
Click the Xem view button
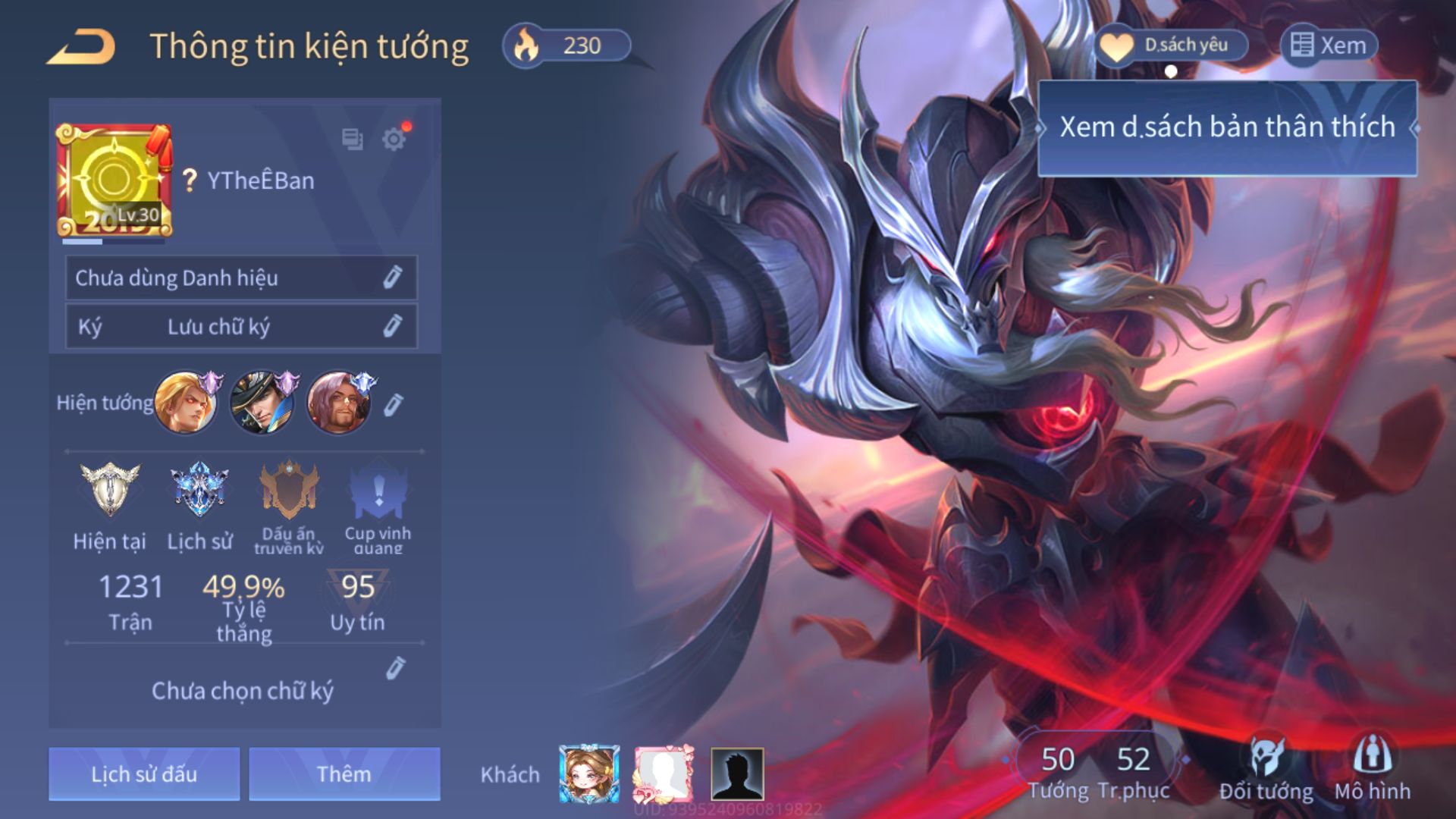(1329, 45)
